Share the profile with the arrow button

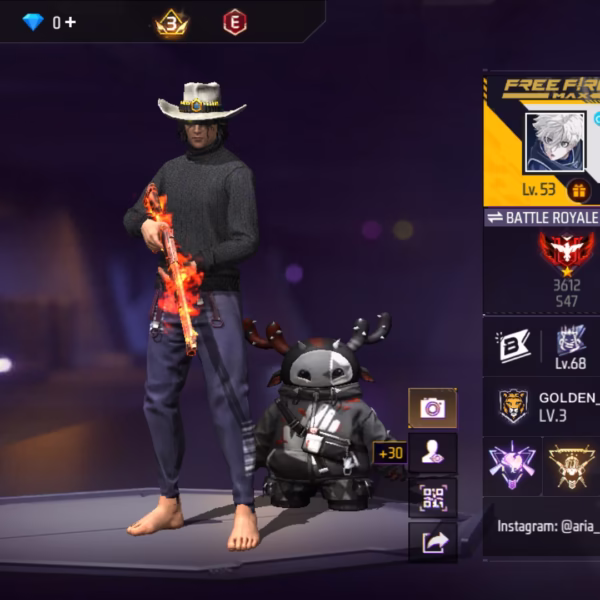click(432, 542)
